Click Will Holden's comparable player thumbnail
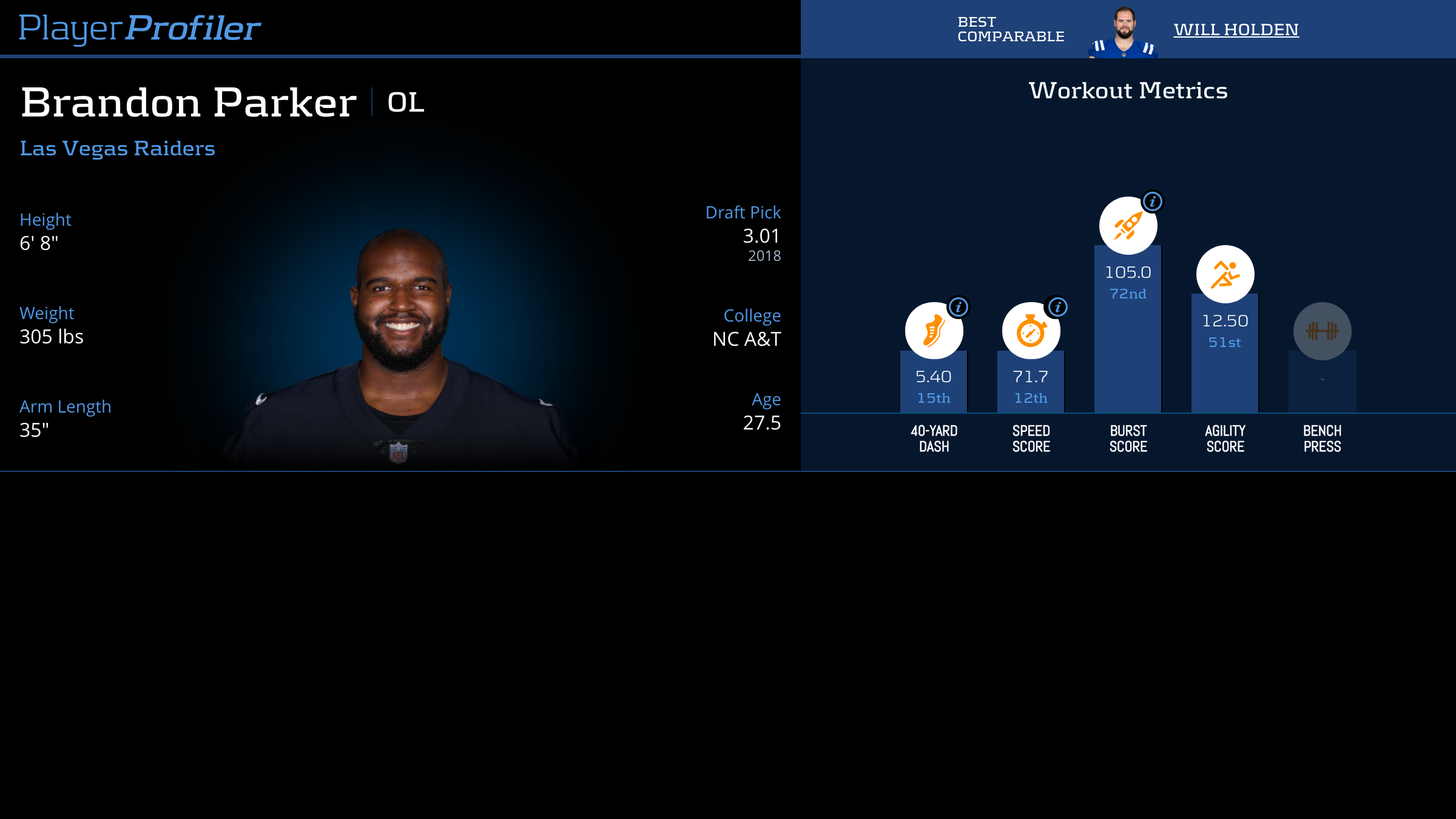The image size is (1456, 819). point(1124,32)
